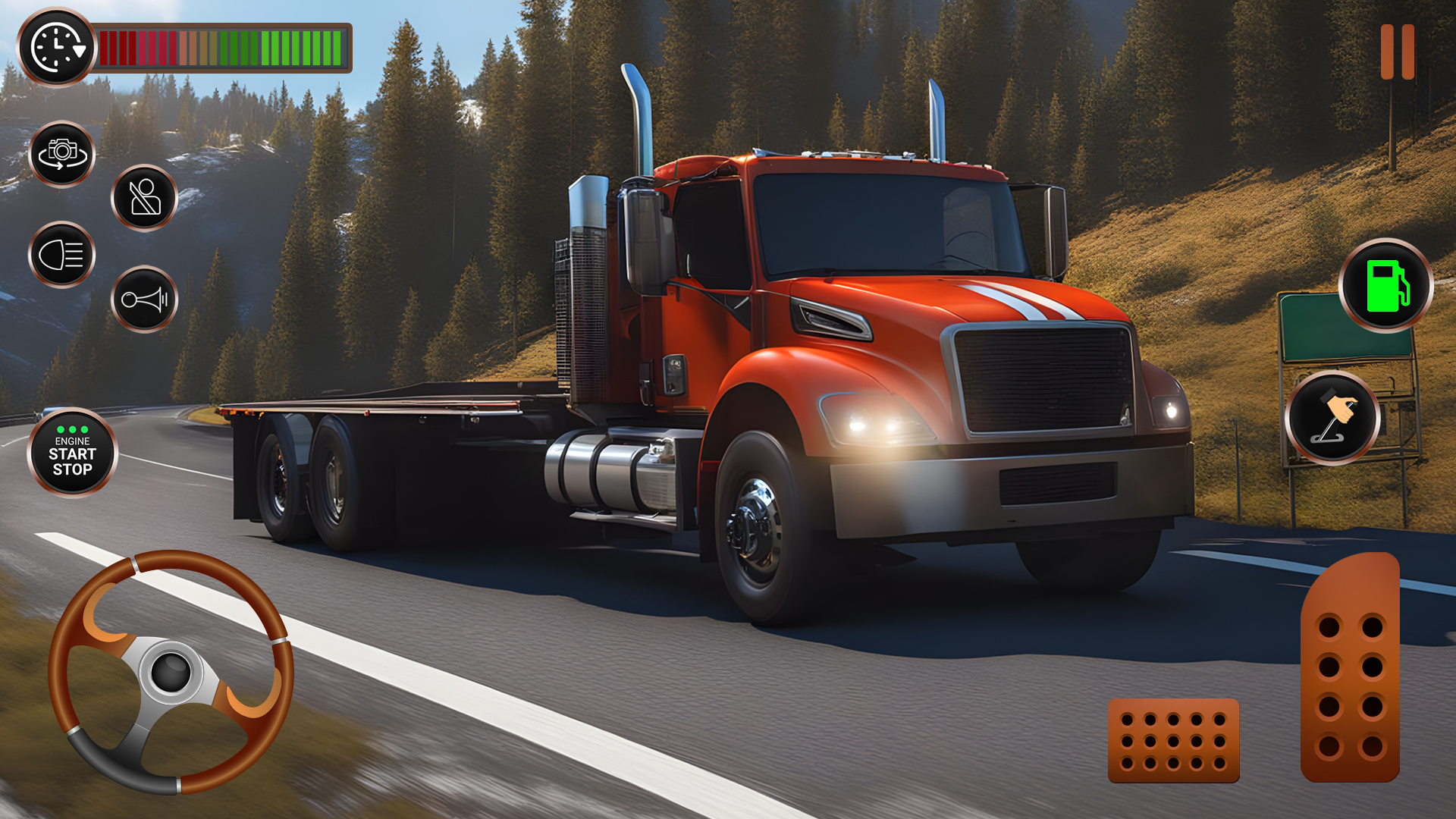Tap the Engine Start Stop button
Image resolution: width=1456 pixels, height=819 pixels.
click(73, 453)
